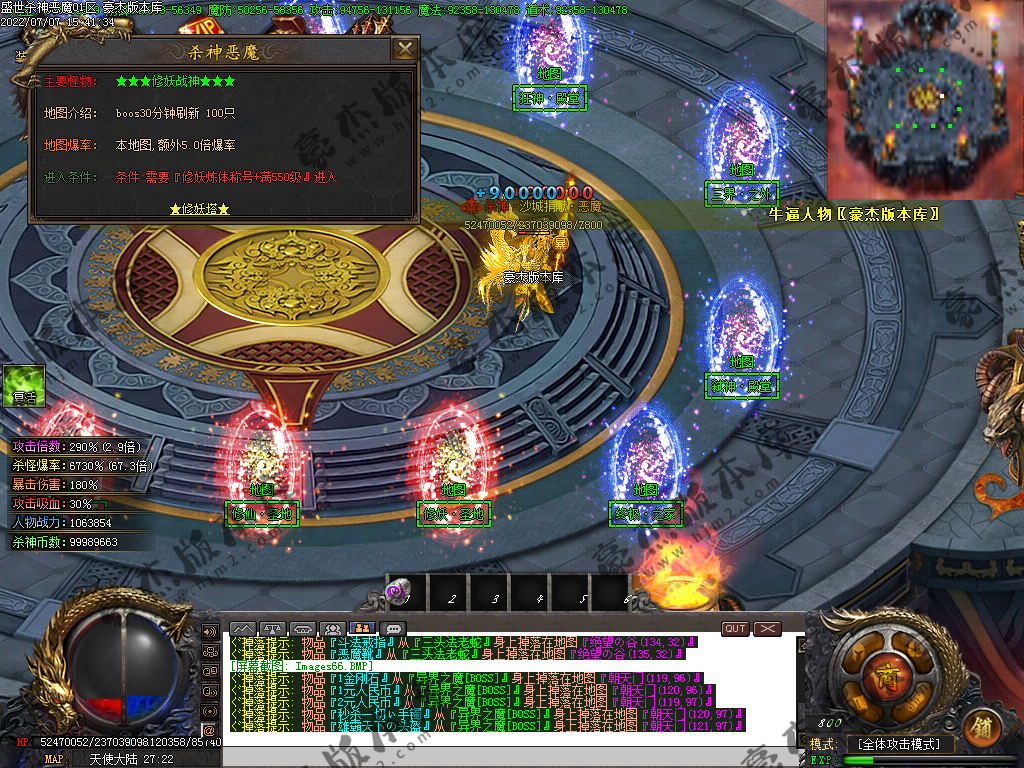Close the 杀神恶魔 info panel
Image resolution: width=1024 pixels, height=768 pixels.
click(404, 50)
